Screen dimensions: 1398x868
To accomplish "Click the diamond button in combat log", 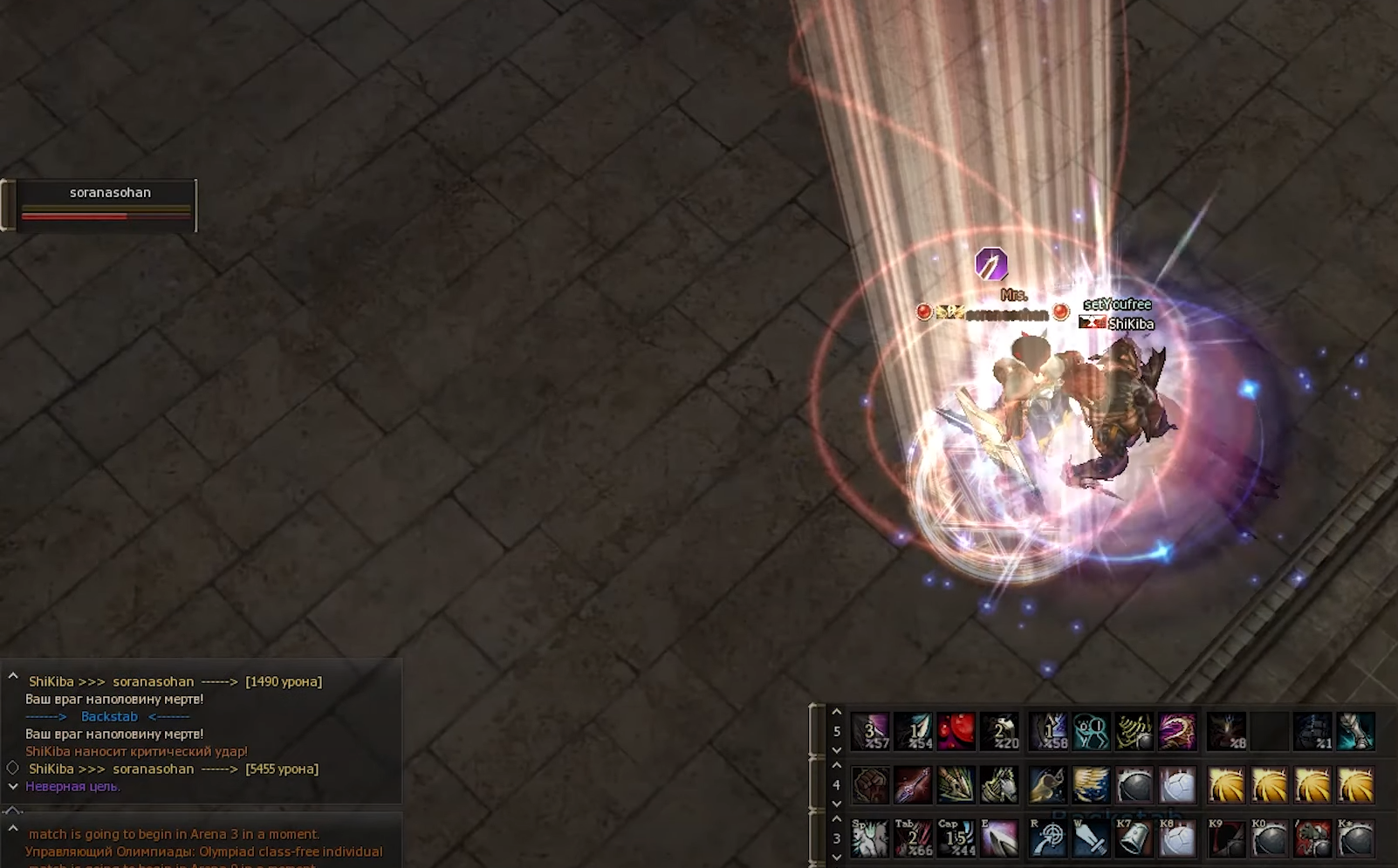I will coord(13,768).
